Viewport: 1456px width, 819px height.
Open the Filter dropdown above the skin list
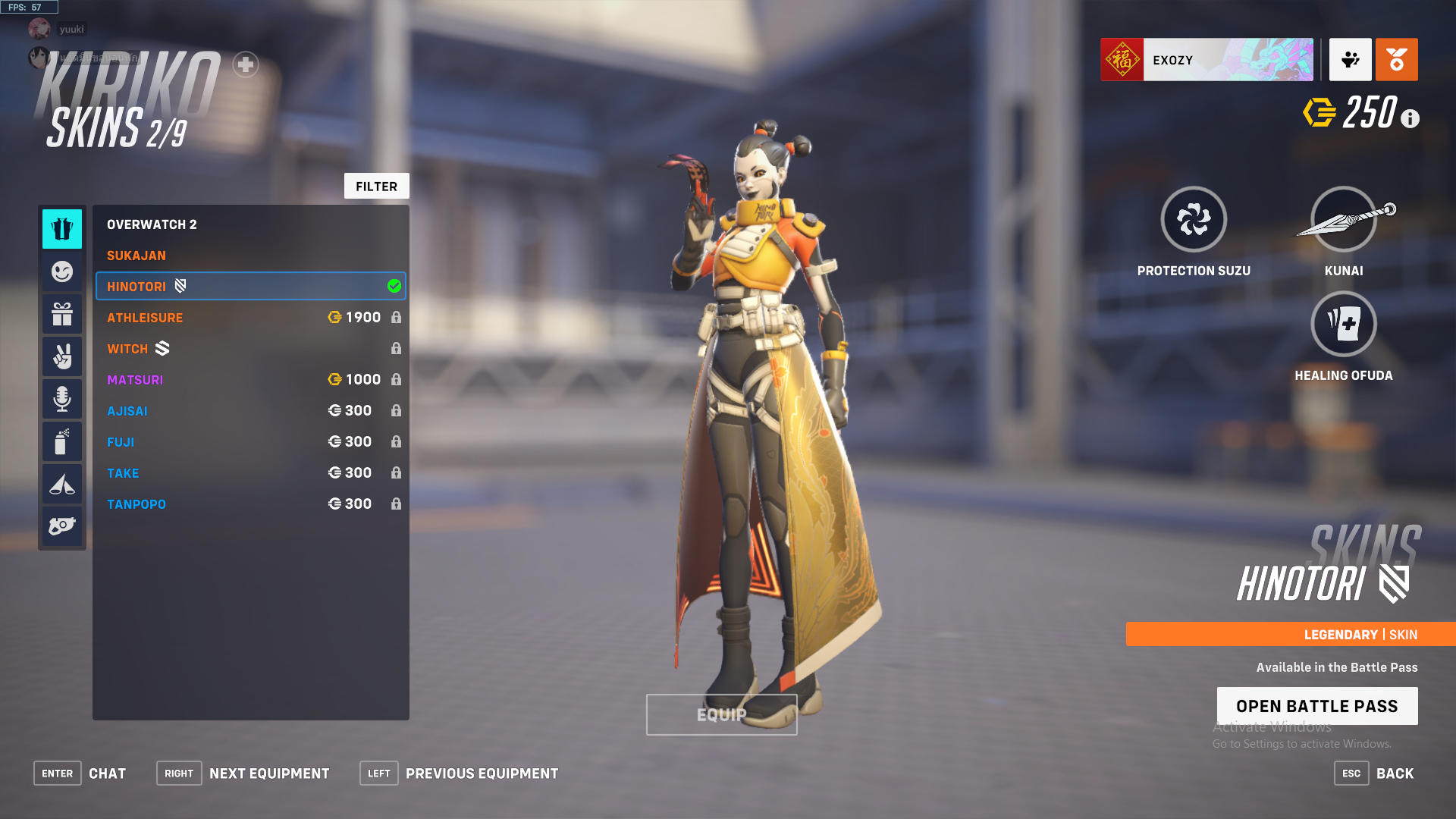377,186
